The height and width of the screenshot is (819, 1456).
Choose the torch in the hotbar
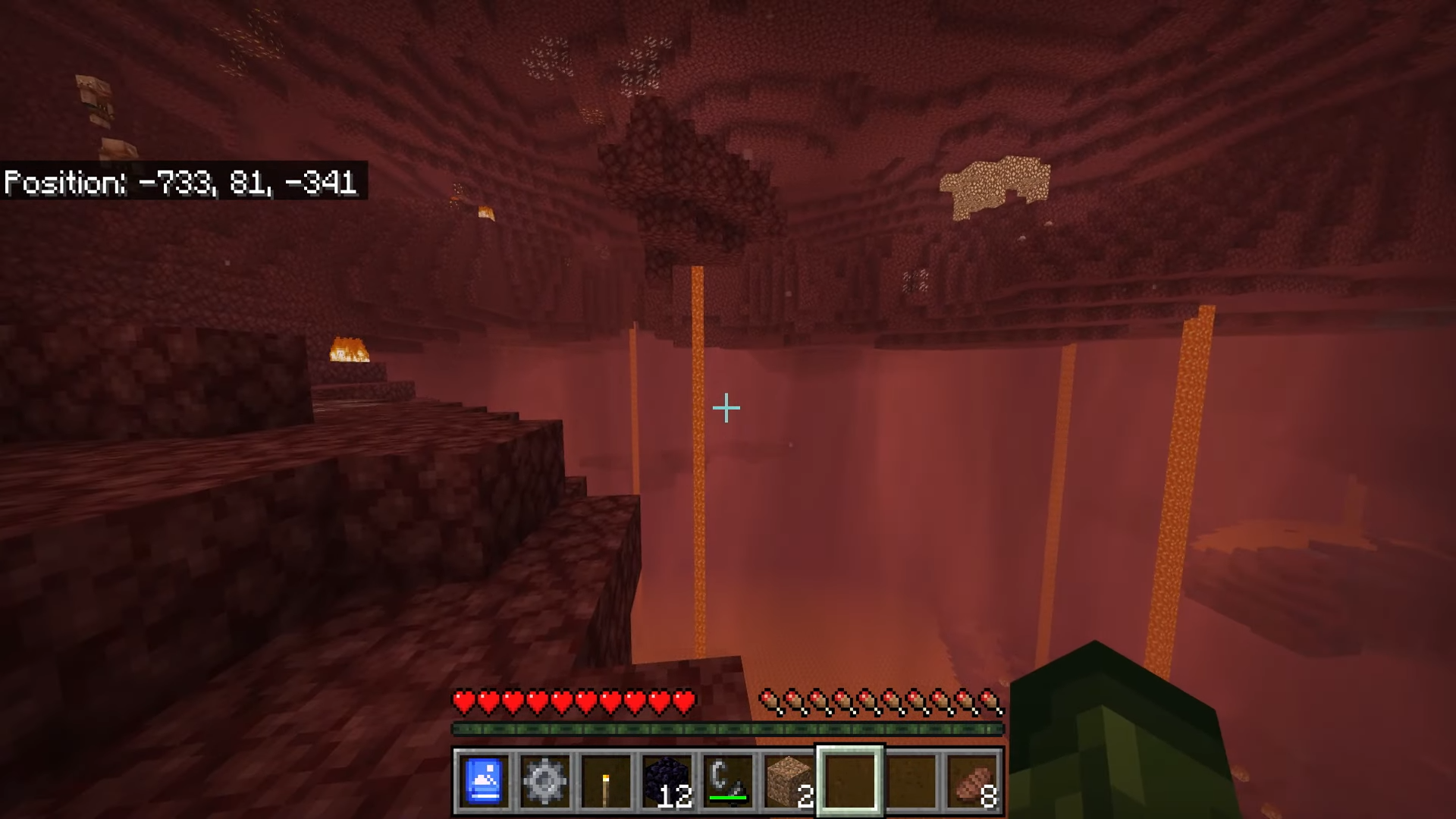tap(606, 781)
